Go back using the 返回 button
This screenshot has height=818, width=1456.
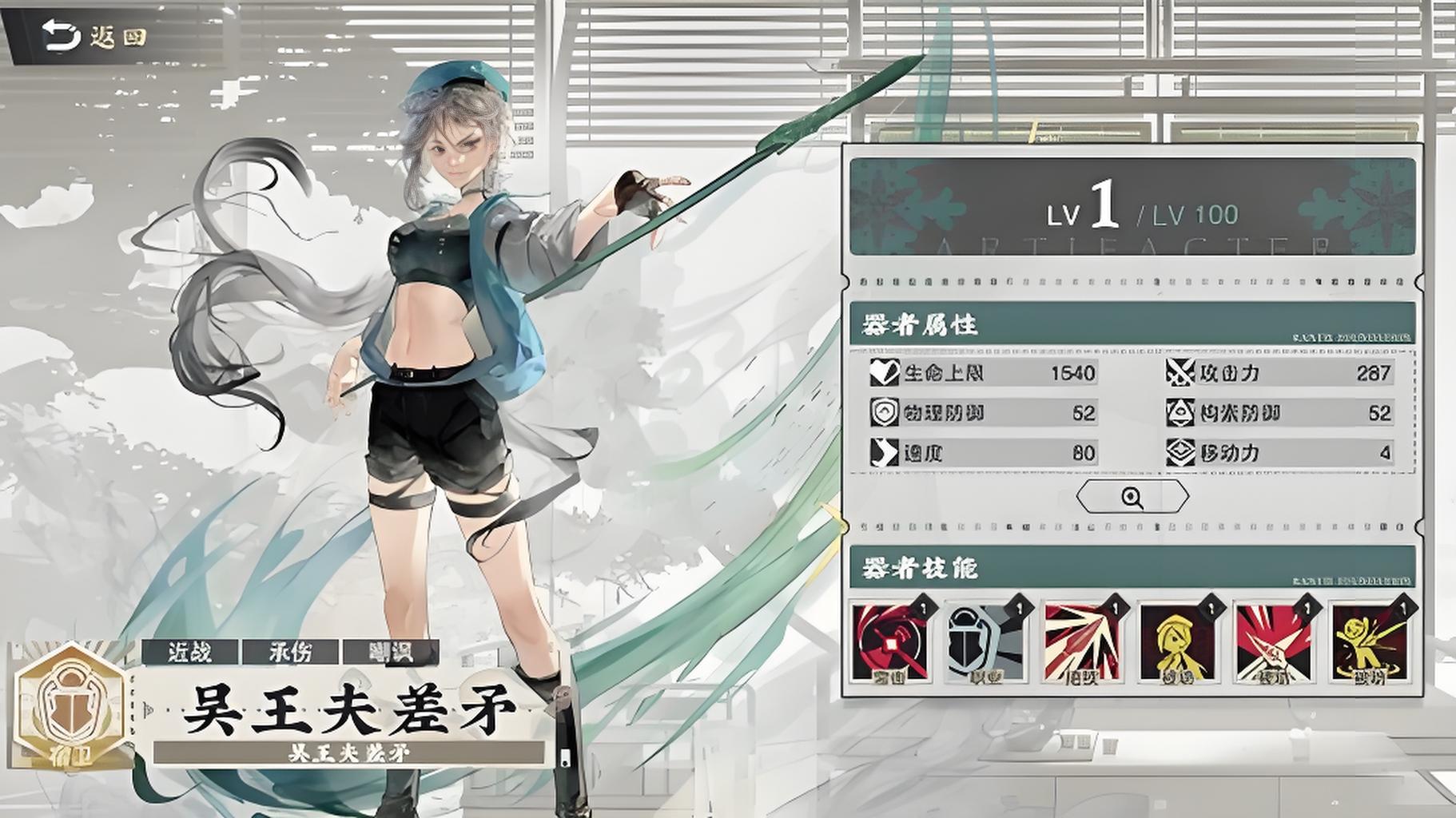(x=94, y=36)
